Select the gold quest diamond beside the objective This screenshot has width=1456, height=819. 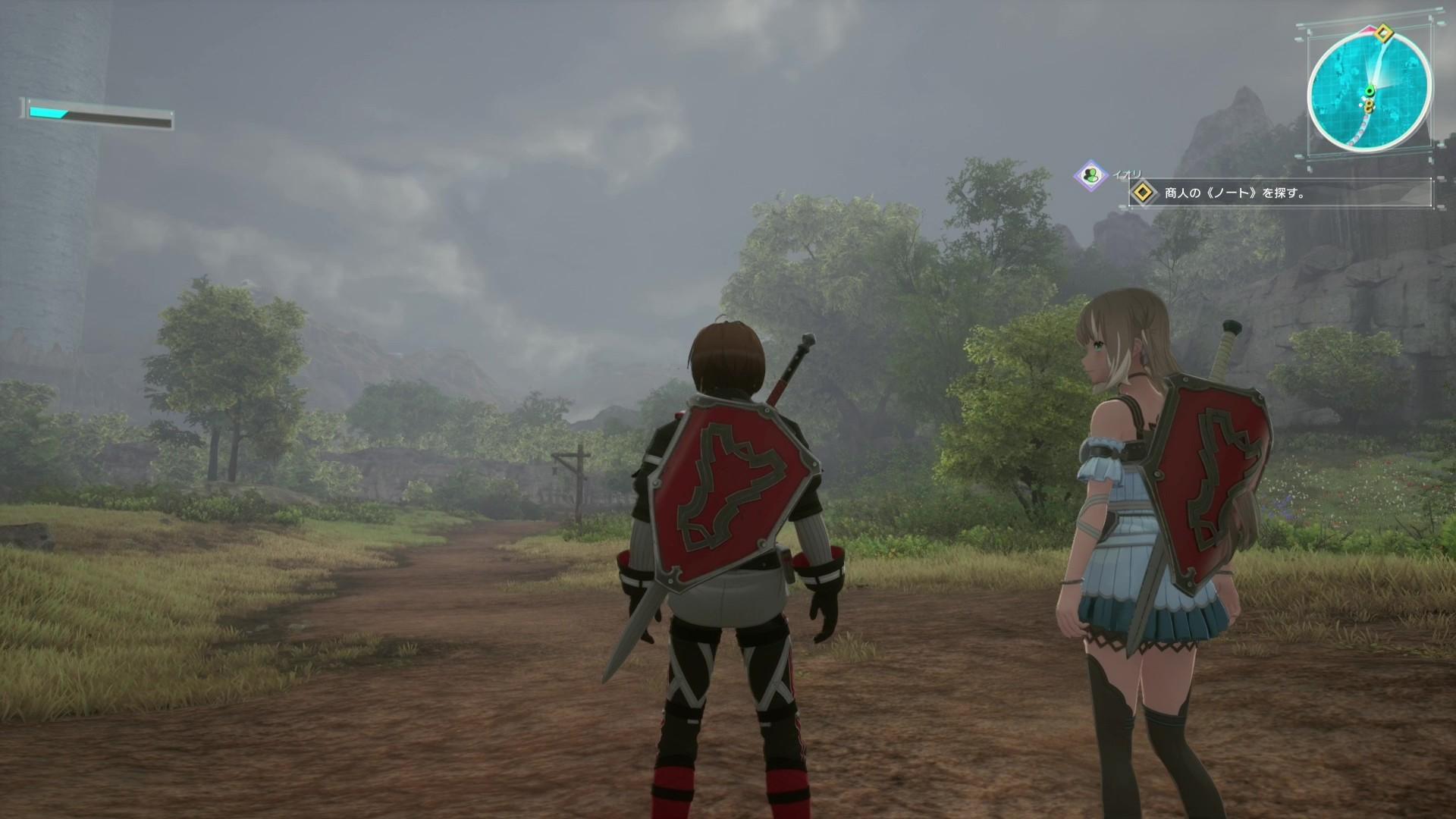(x=1144, y=192)
